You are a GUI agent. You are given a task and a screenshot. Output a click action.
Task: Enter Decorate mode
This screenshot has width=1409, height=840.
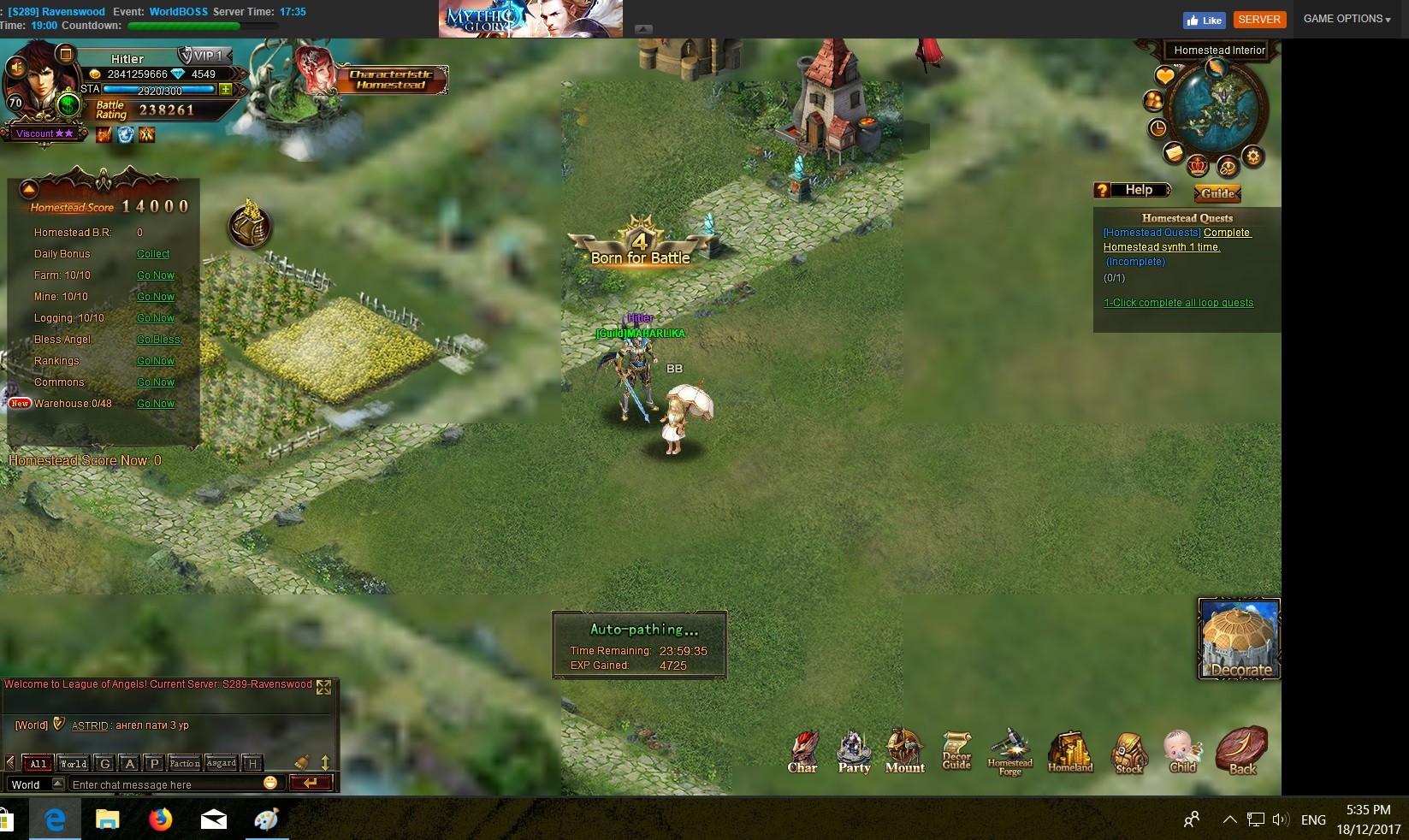(x=1239, y=639)
